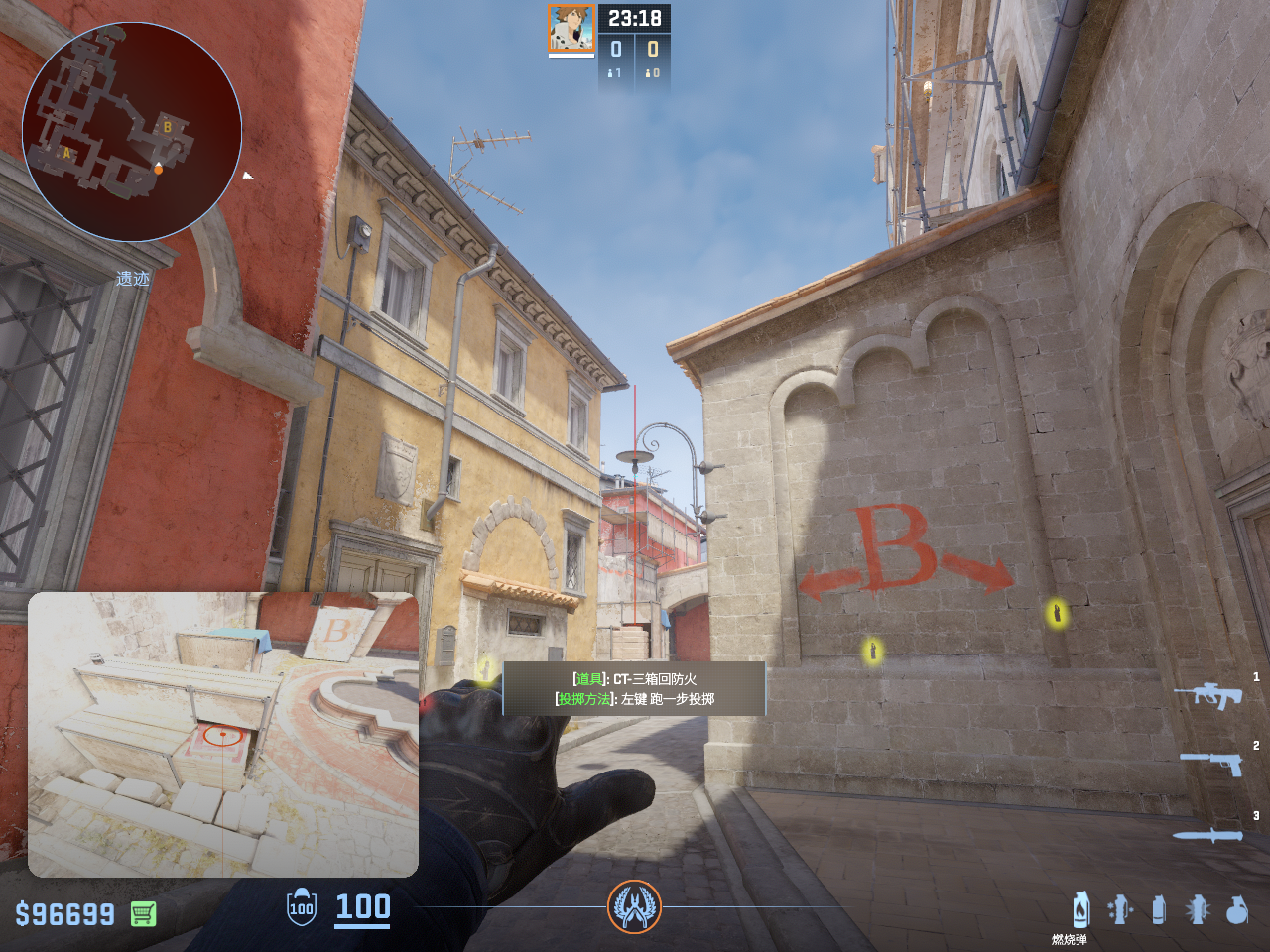
Task: Select the AUG rifle in weapon slot 1
Action: click(x=1207, y=695)
